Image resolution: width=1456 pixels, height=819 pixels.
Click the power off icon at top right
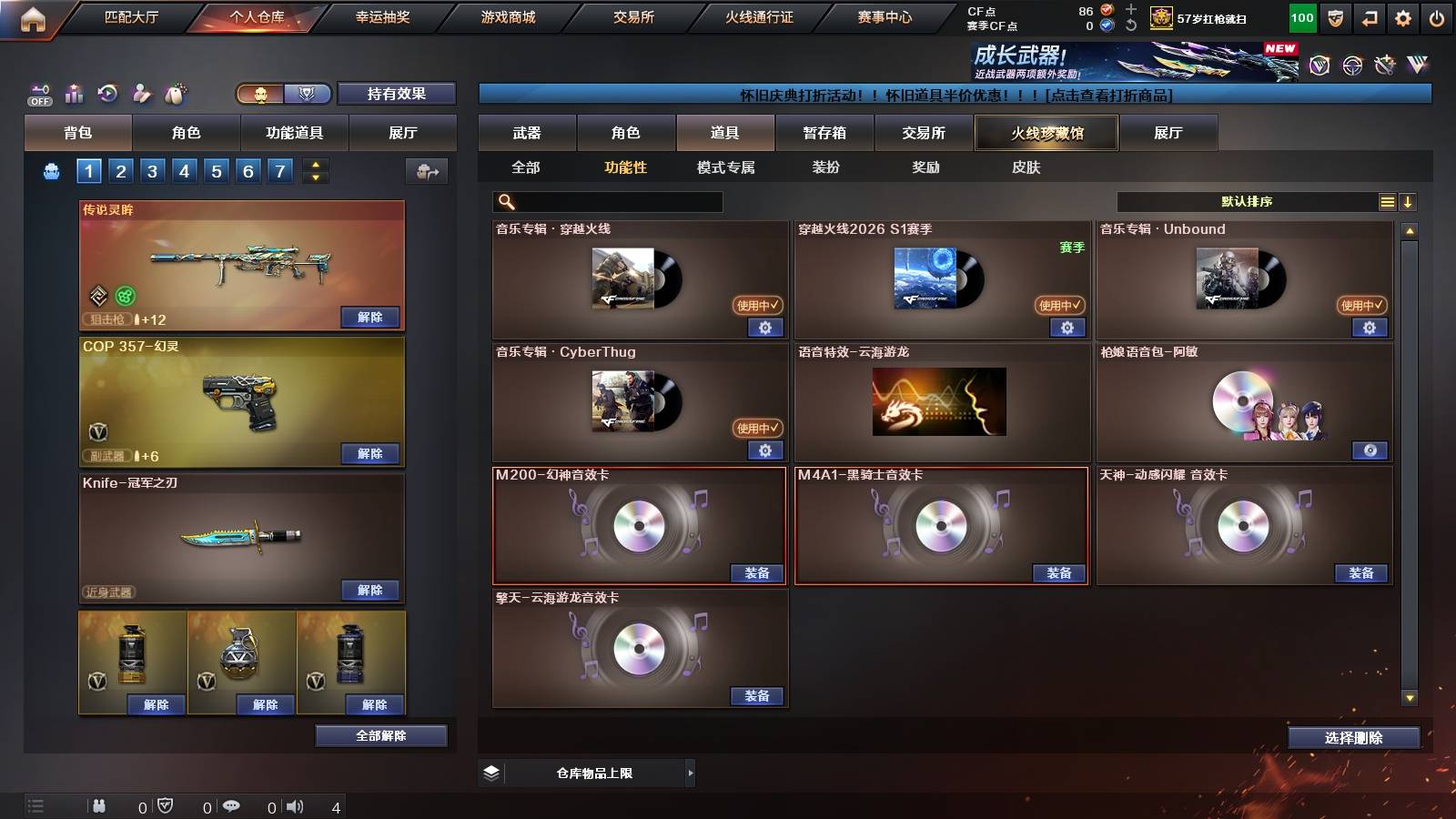tap(1437, 17)
